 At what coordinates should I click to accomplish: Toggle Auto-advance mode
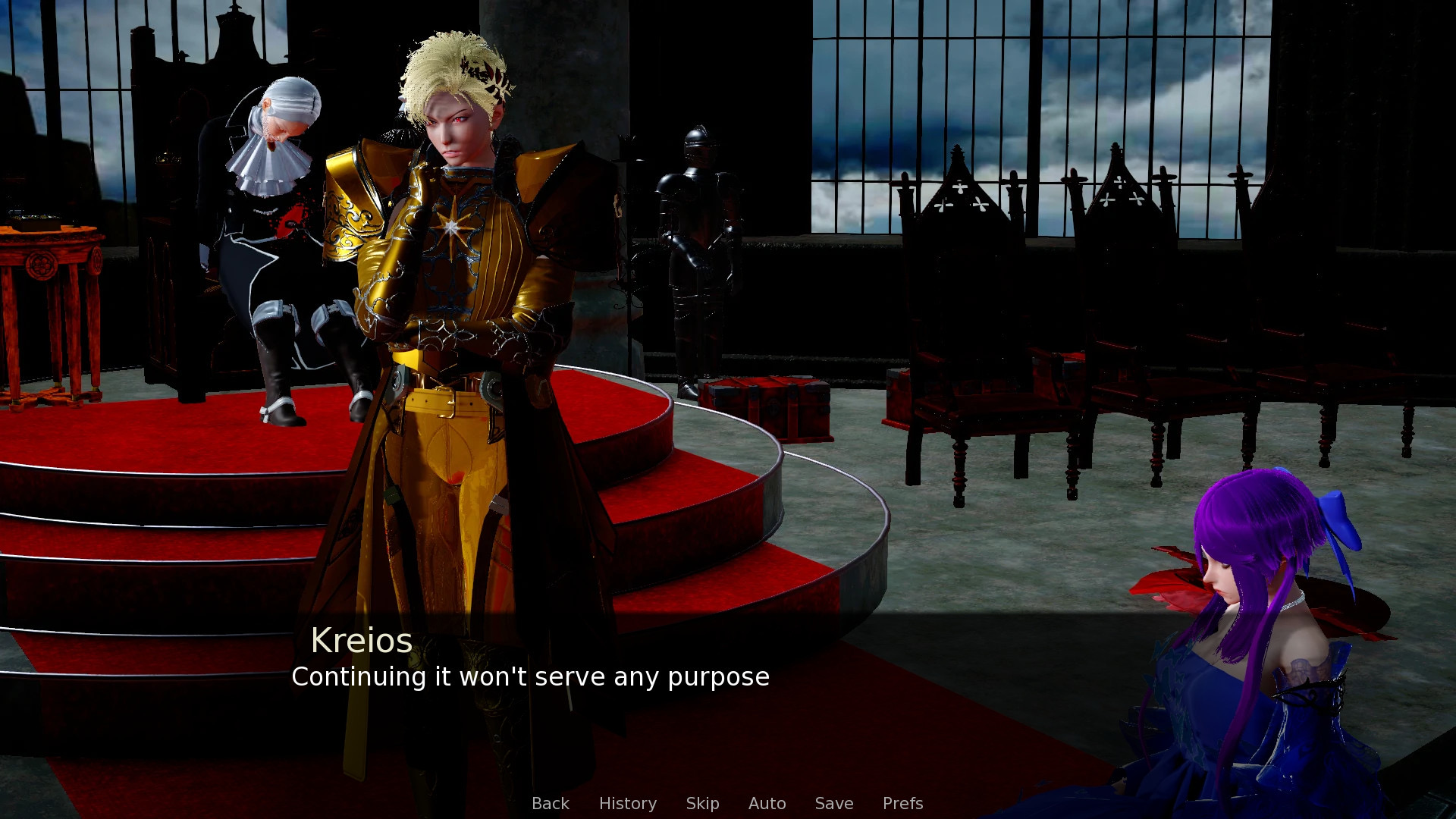coord(767,803)
